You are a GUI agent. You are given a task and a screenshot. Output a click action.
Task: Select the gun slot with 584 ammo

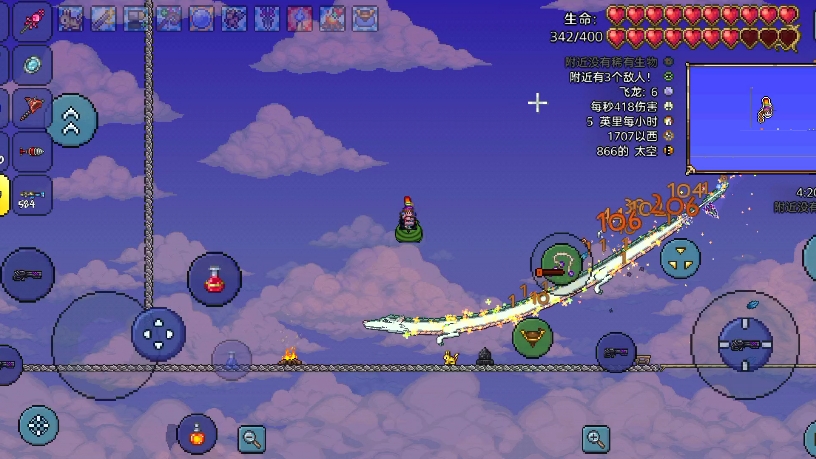pos(30,194)
